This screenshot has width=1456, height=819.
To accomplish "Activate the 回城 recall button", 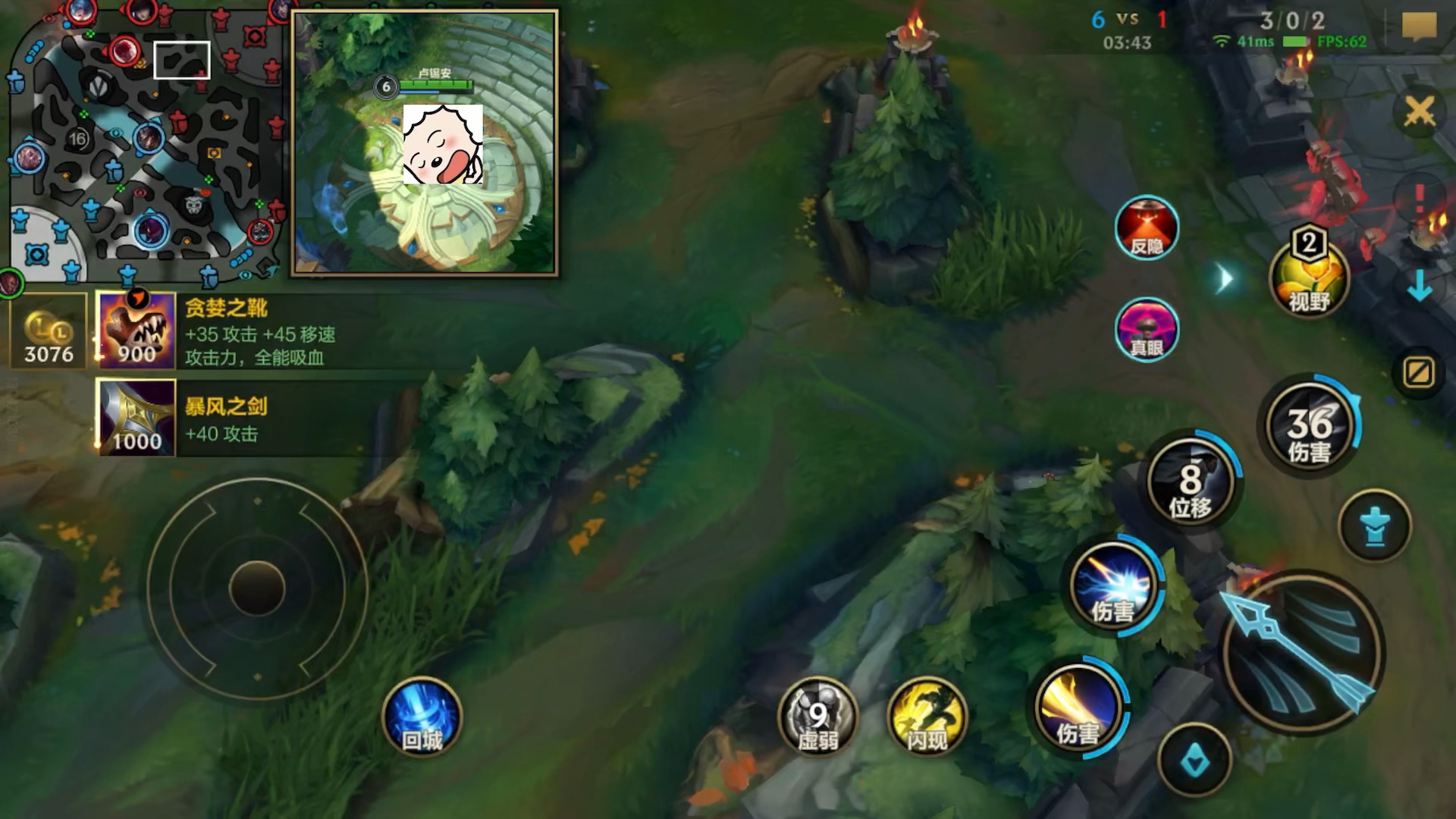I will (x=422, y=717).
